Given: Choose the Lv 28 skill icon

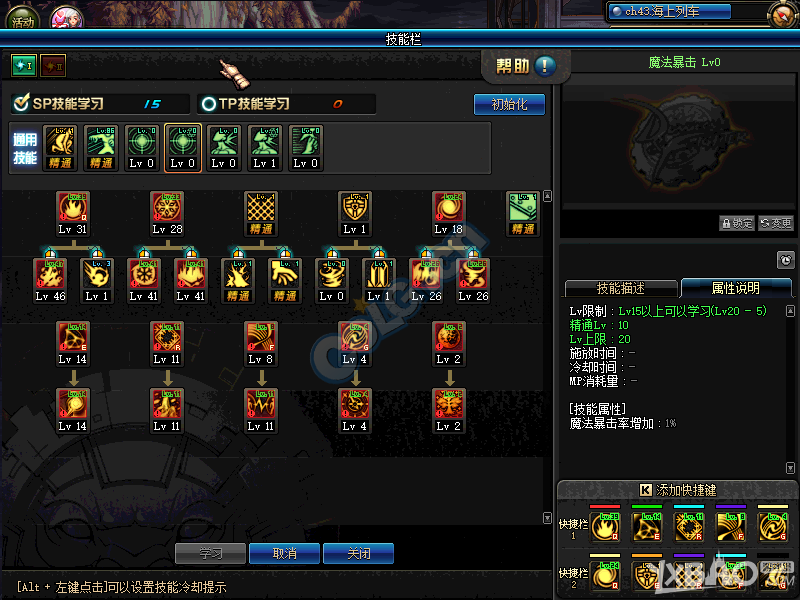Looking at the screenshot, I should [x=167, y=209].
